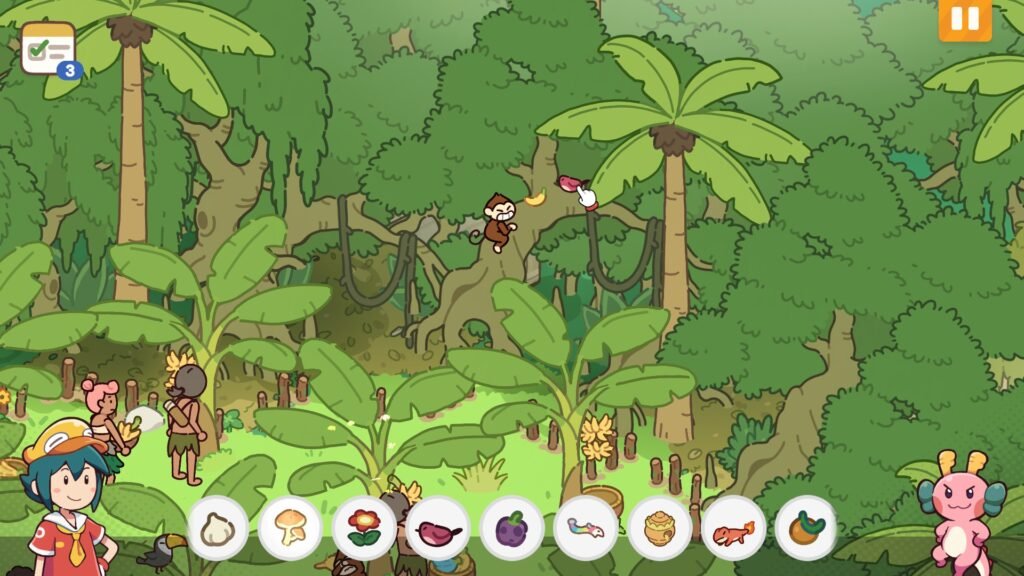Choose the orange mushroom item

[x=290, y=528]
